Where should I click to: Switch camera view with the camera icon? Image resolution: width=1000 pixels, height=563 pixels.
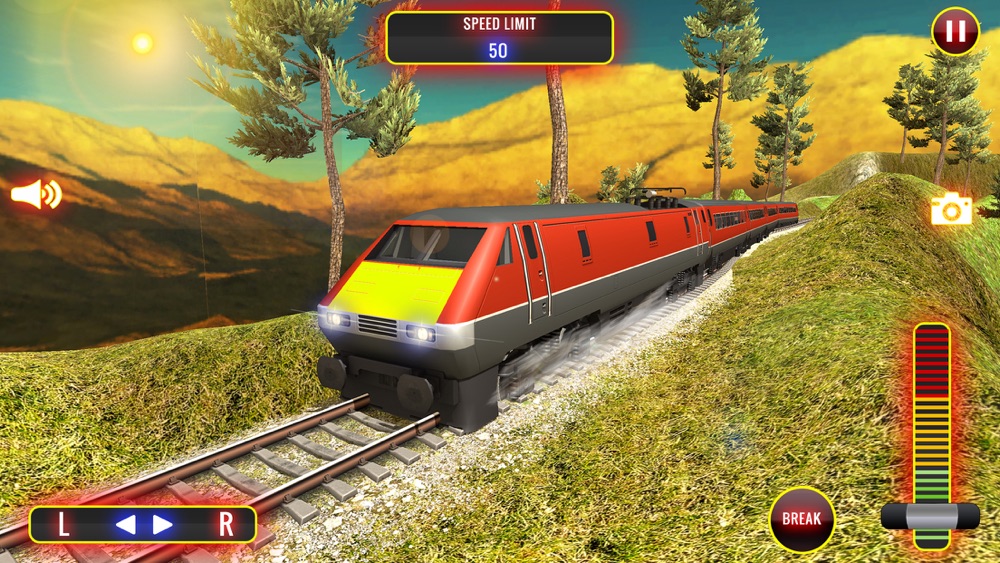point(951,209)
